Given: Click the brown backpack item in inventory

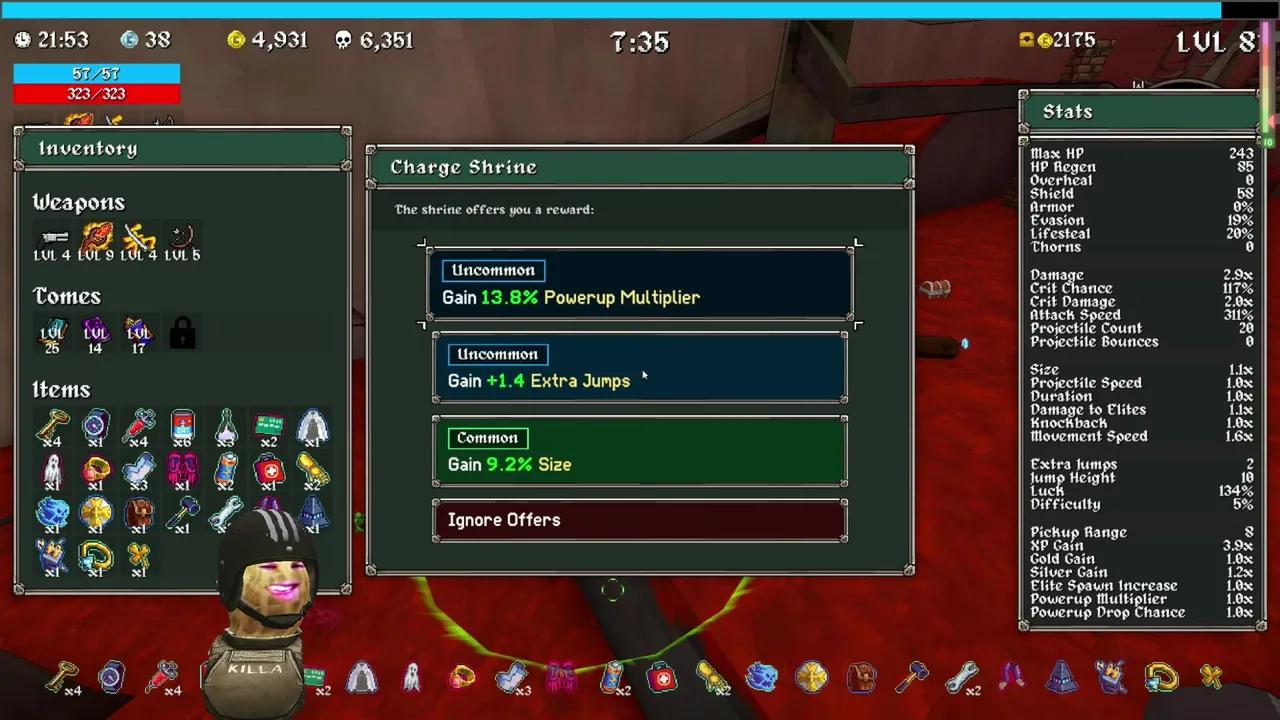Looking at the screenshot, I should [x=139, y=513].
